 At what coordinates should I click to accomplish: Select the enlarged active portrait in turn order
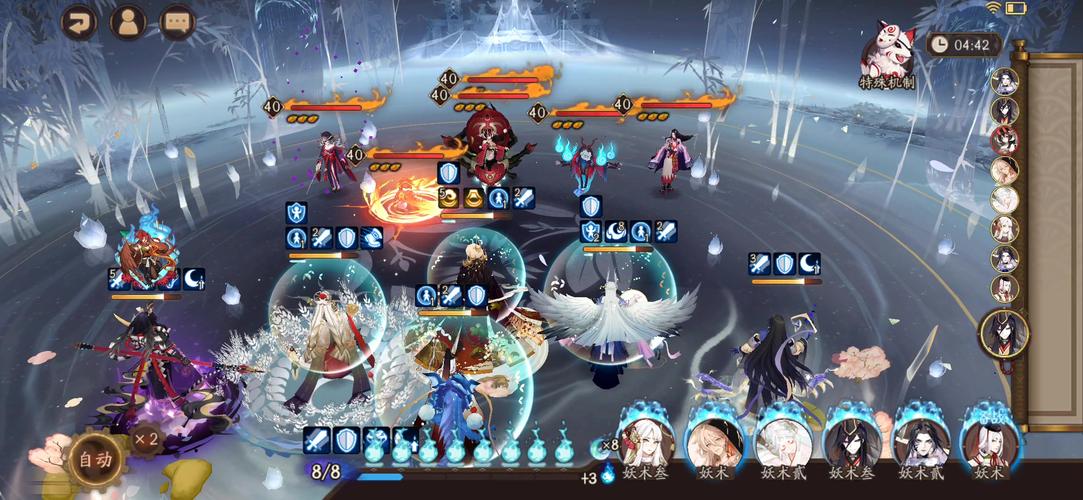click(x=1004, y=334)
